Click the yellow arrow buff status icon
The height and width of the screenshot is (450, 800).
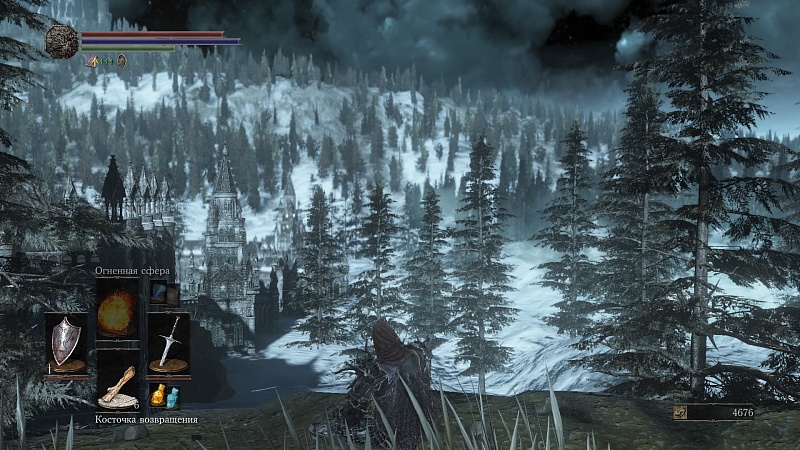pos(93,61)
